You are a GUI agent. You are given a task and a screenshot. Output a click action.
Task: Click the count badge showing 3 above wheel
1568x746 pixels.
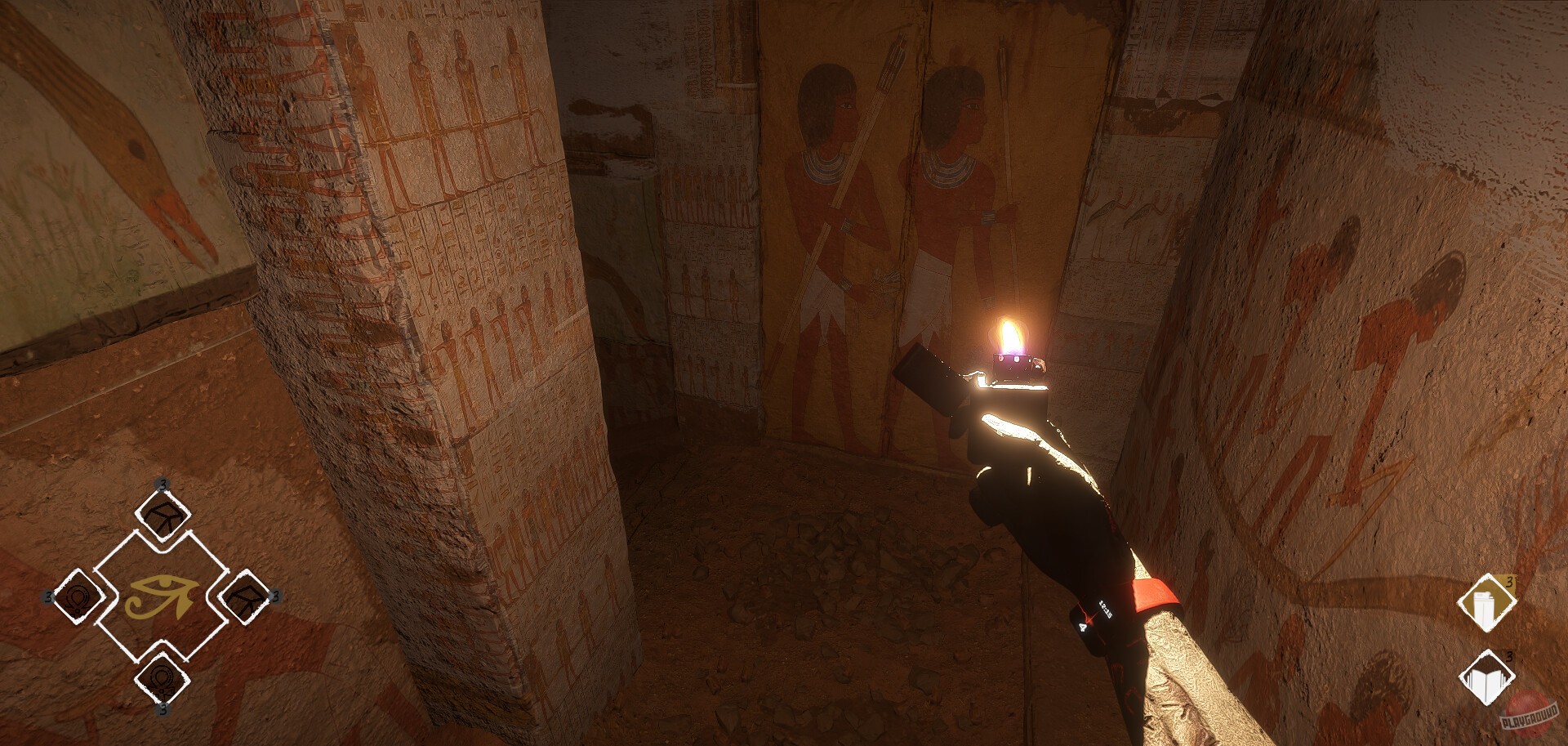tap(162, 485)
